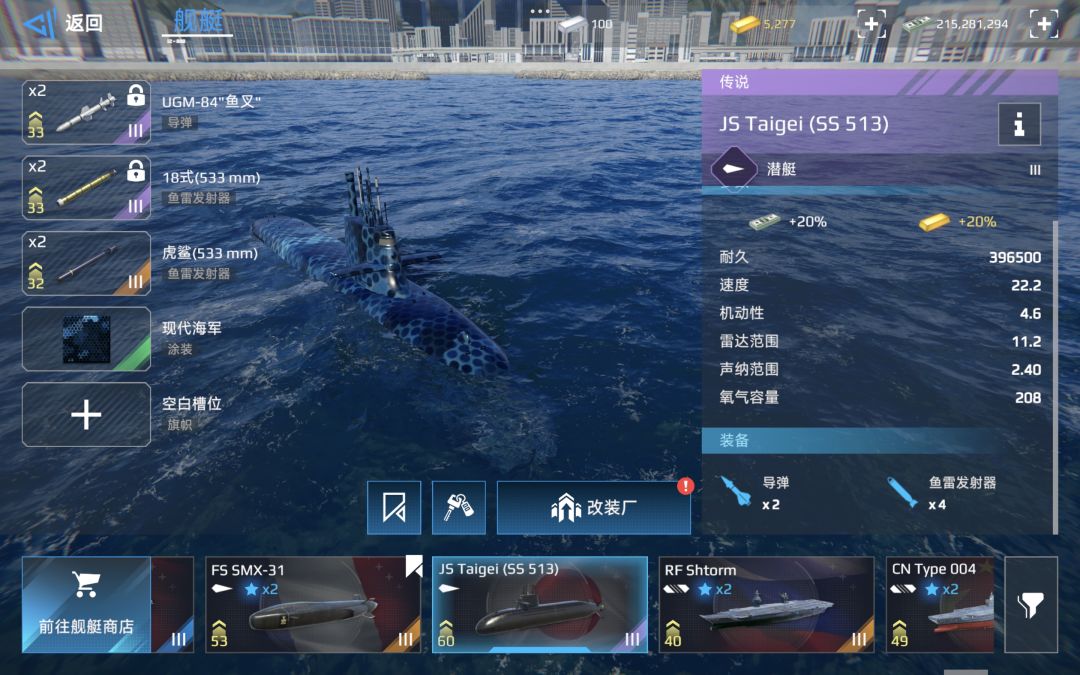Show JS Taigei info via the i button

point(1019,124)
